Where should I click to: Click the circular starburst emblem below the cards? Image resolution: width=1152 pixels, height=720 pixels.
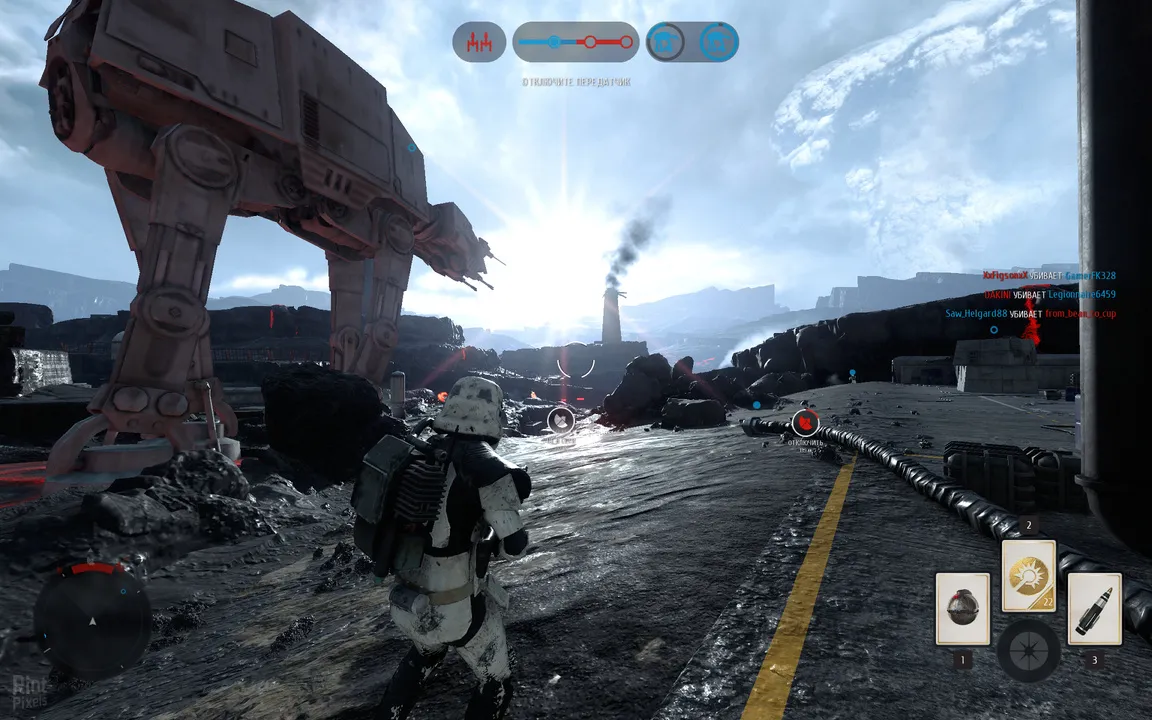click(1028, 651)
